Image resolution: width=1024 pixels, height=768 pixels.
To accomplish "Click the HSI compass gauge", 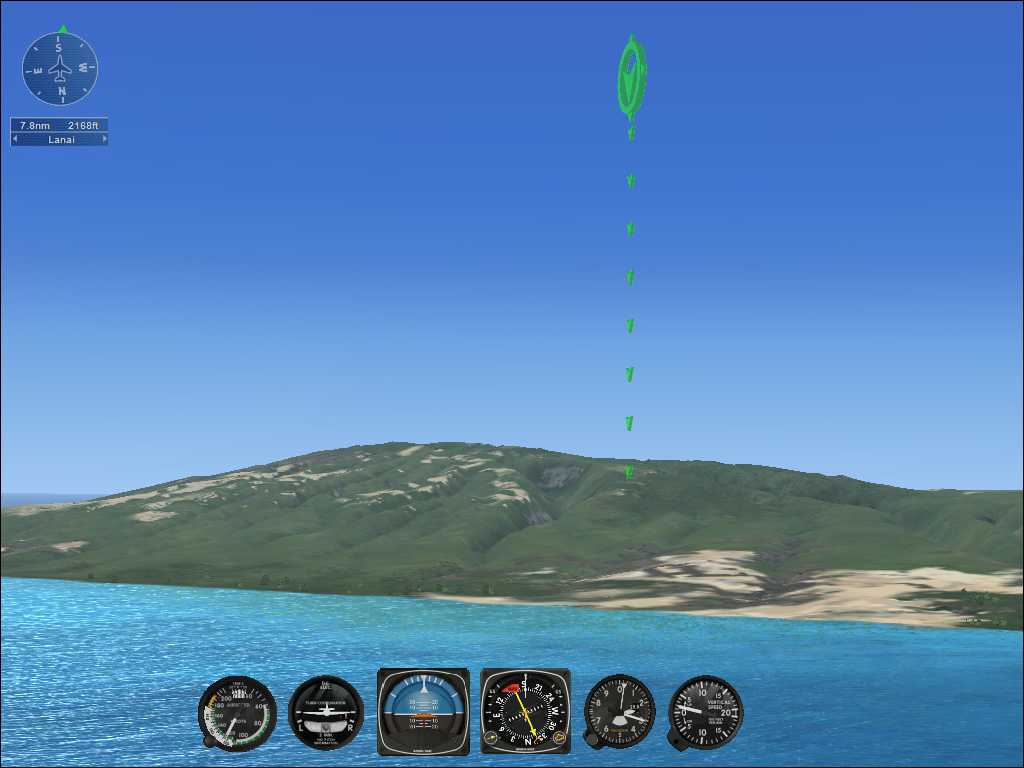I will click(525, 711).
